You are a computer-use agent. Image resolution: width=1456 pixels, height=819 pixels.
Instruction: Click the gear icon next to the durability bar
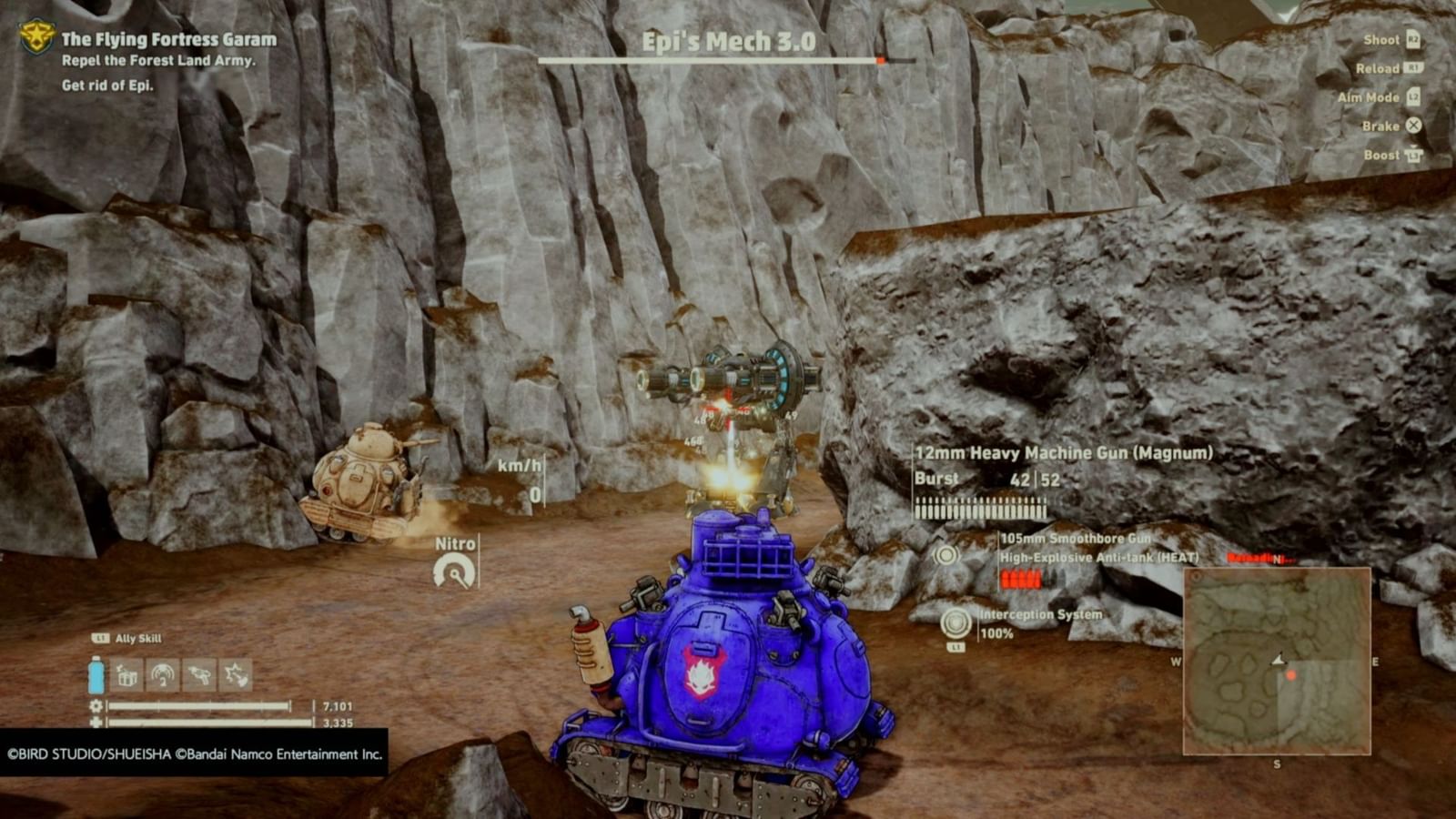tap(96, 705)
